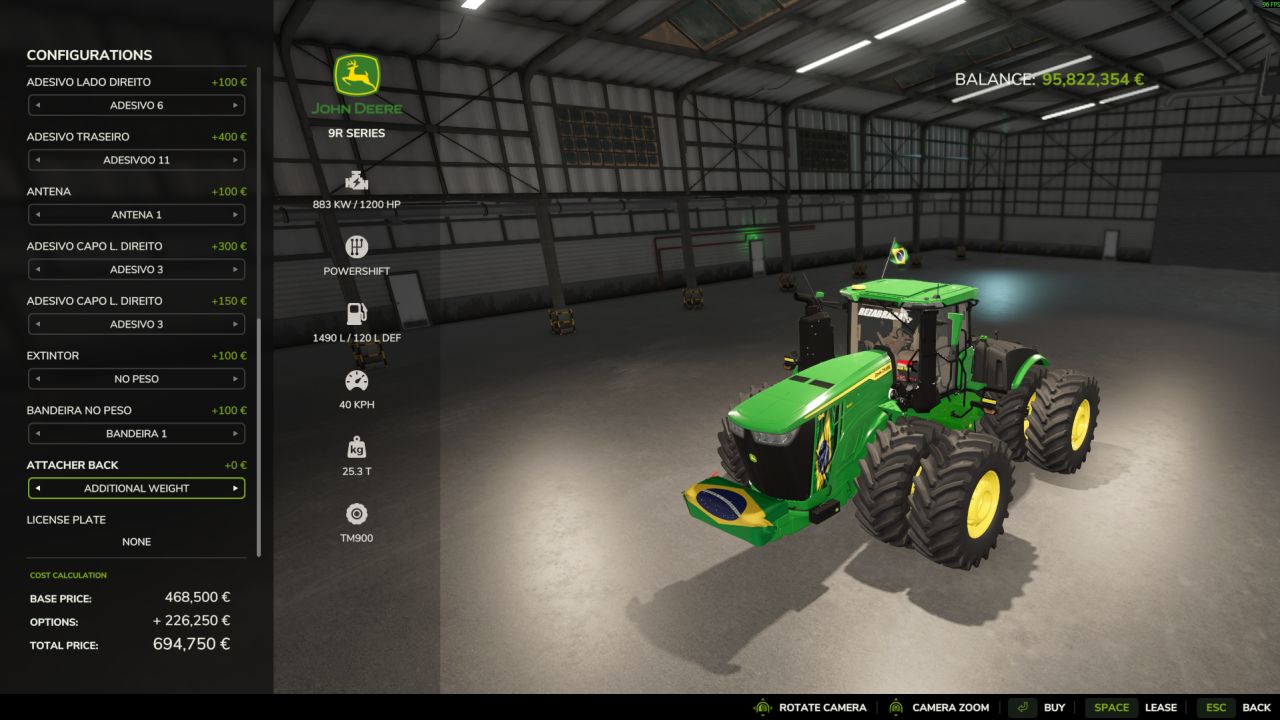Advance Attacher Back to next option
This screenshot has width=1280, height=720.
pos(236,489)
